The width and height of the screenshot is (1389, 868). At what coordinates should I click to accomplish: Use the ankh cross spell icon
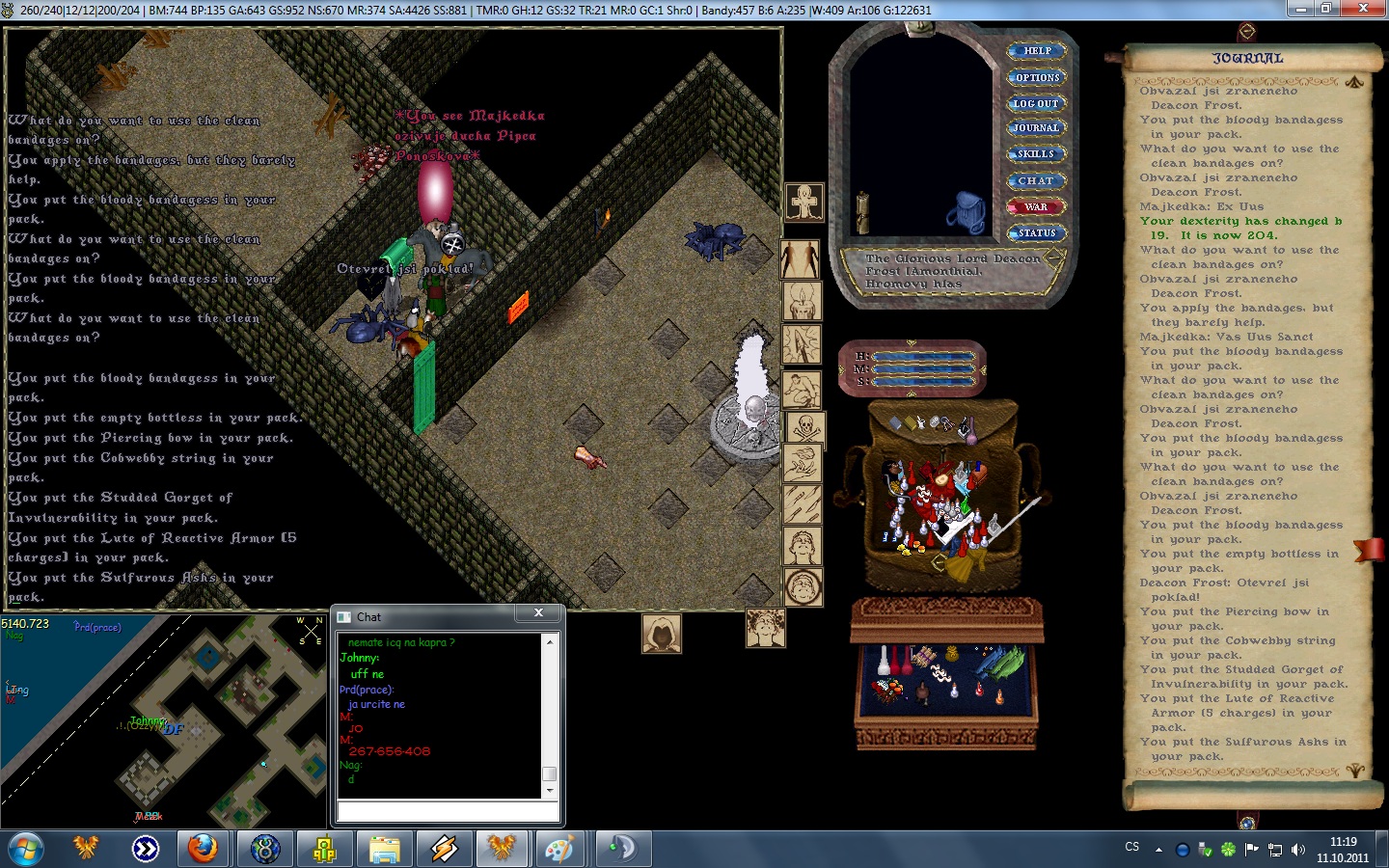[803, 203]
